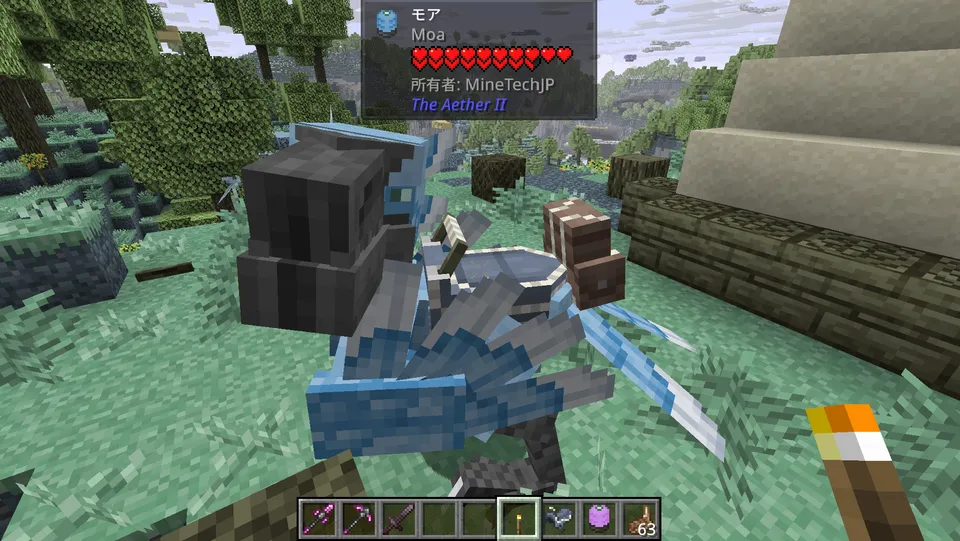The width and height of the screenshot is (960, 541).
Task: Select the pink axe hotbar slot
Action: pos(317,518)
